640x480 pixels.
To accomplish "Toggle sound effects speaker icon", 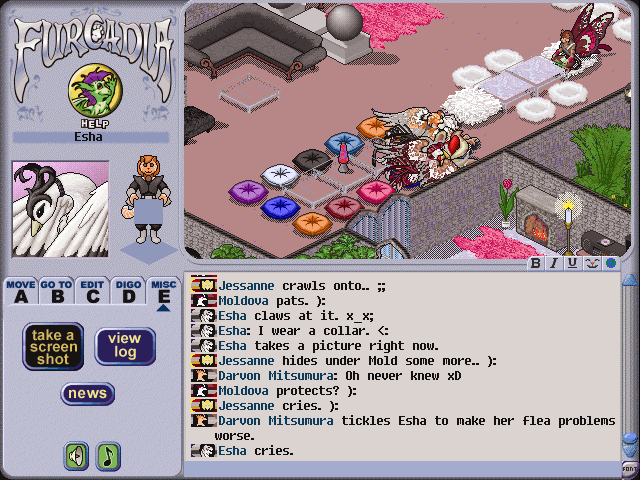I will coord(76,456).
